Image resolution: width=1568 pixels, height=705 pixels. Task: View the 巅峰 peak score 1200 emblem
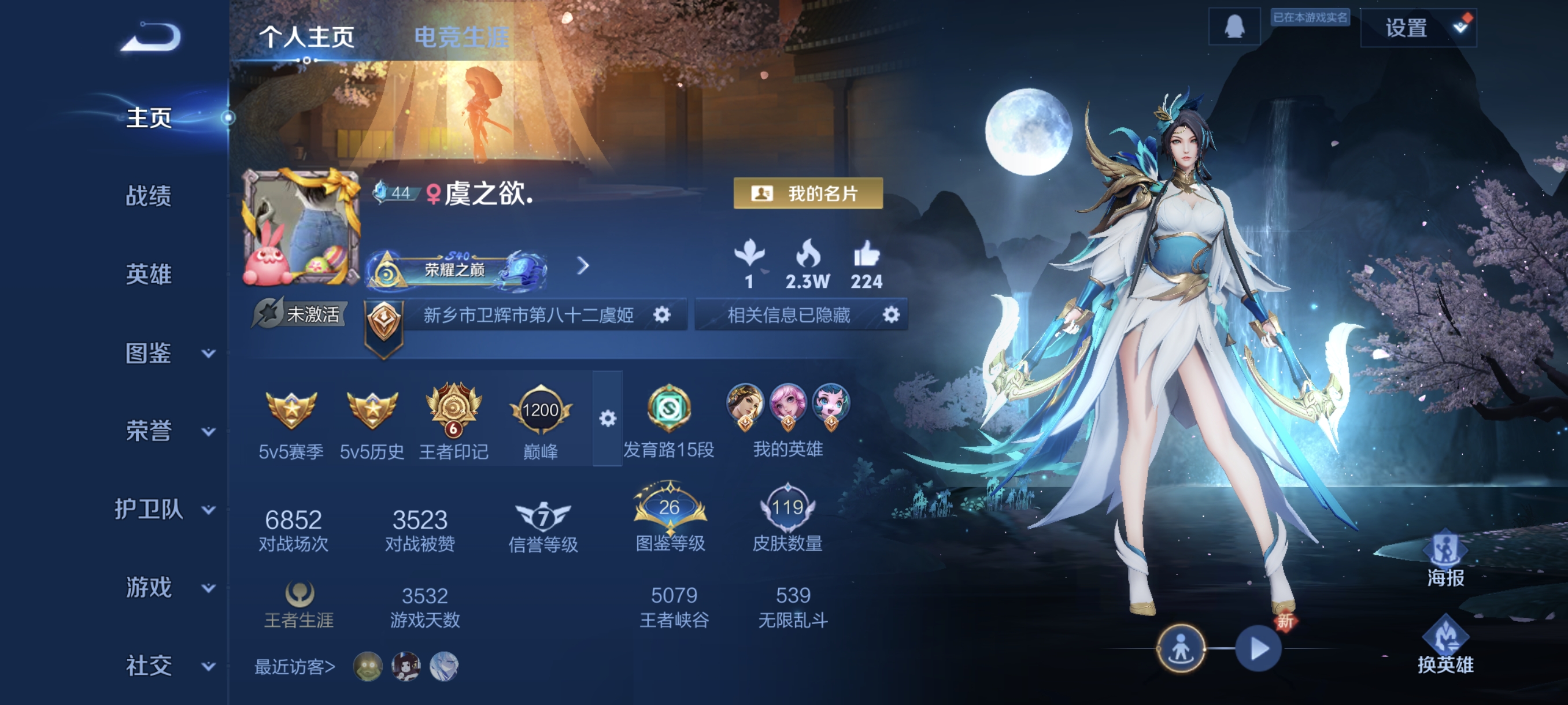(541, 409)
